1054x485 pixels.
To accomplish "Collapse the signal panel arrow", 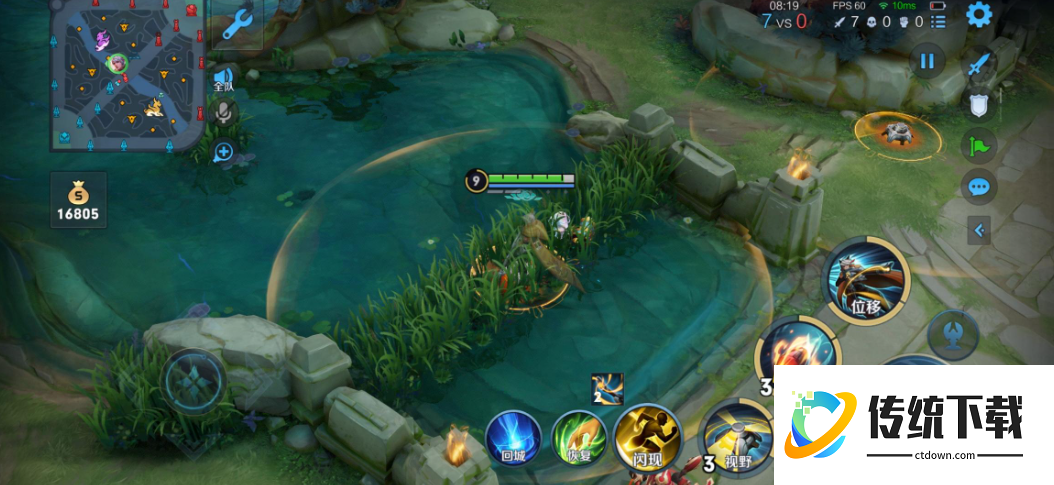I will point(978,231).
